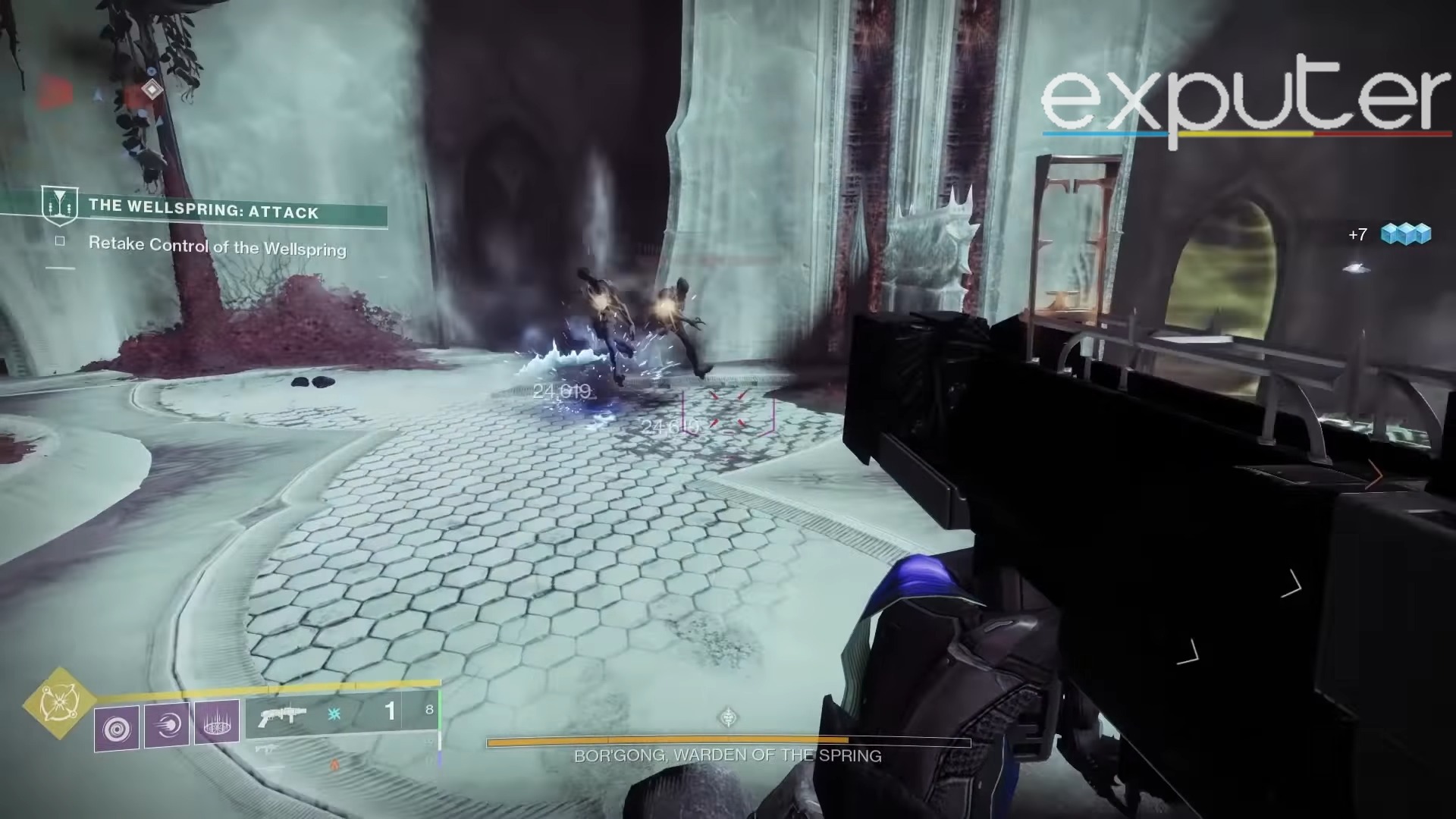Click the boss orange health bar

[667, 741]
